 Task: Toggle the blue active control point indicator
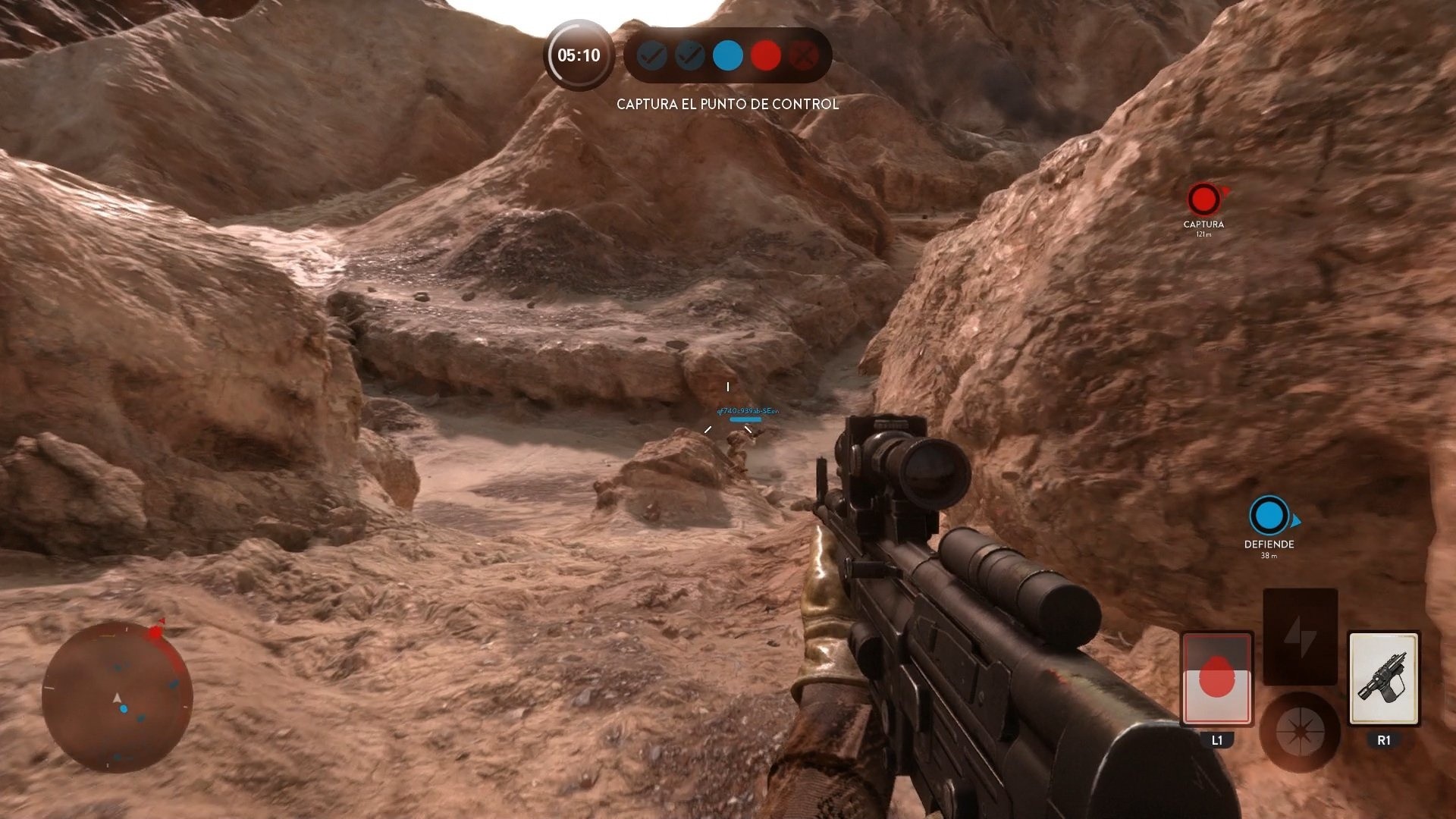(727, 55)
